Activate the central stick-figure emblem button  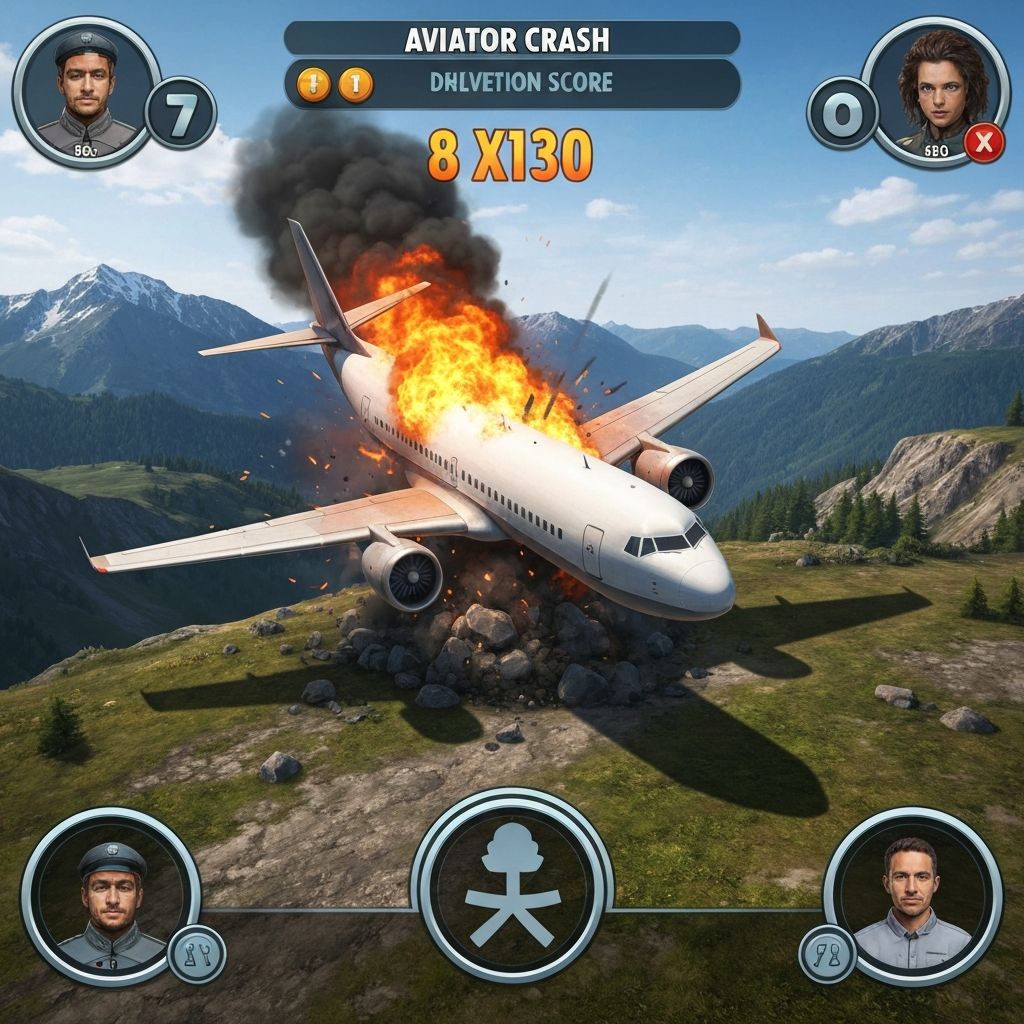coord(512,885)
